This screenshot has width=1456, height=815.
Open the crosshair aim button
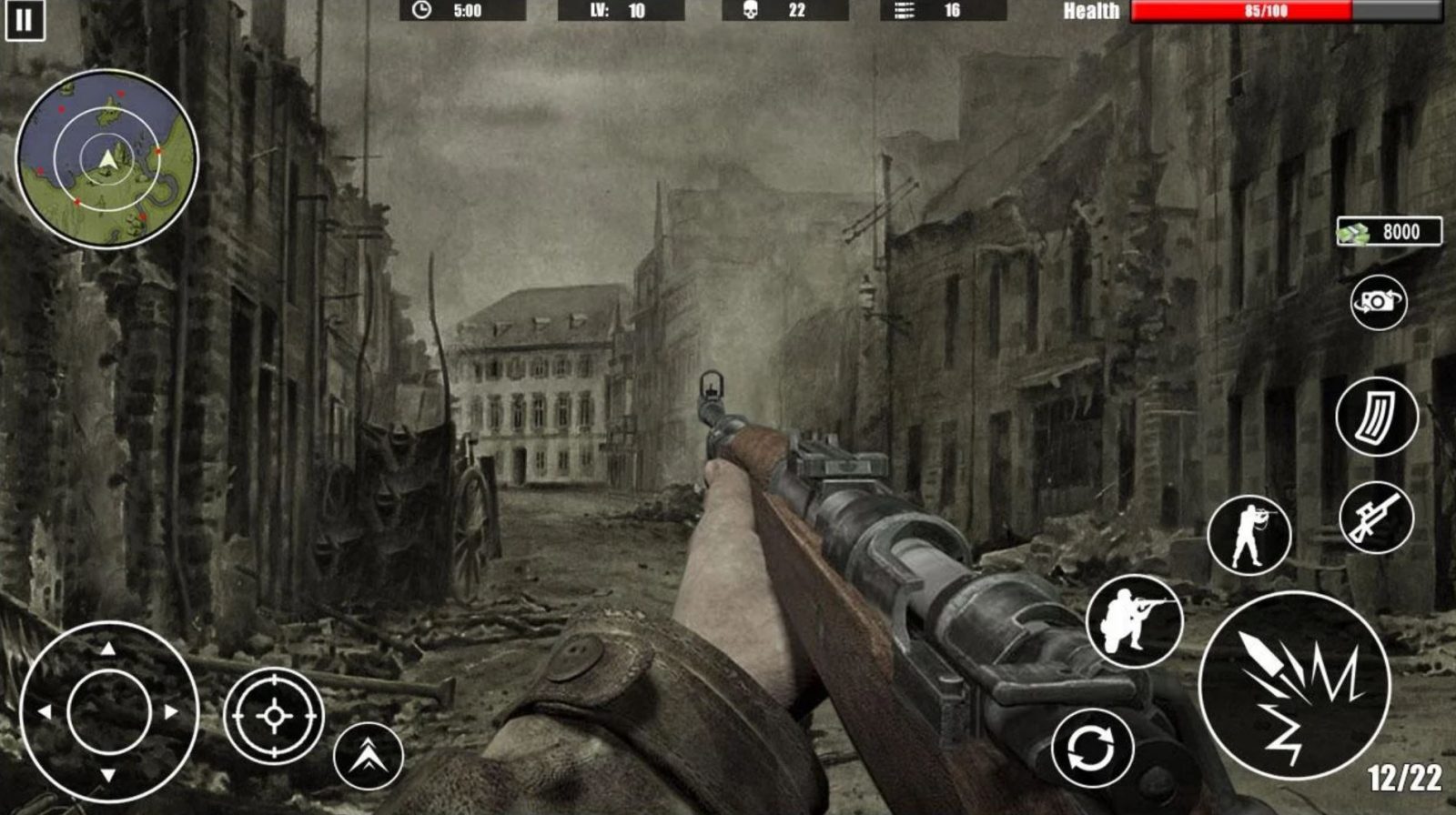[x=275, y=718]
